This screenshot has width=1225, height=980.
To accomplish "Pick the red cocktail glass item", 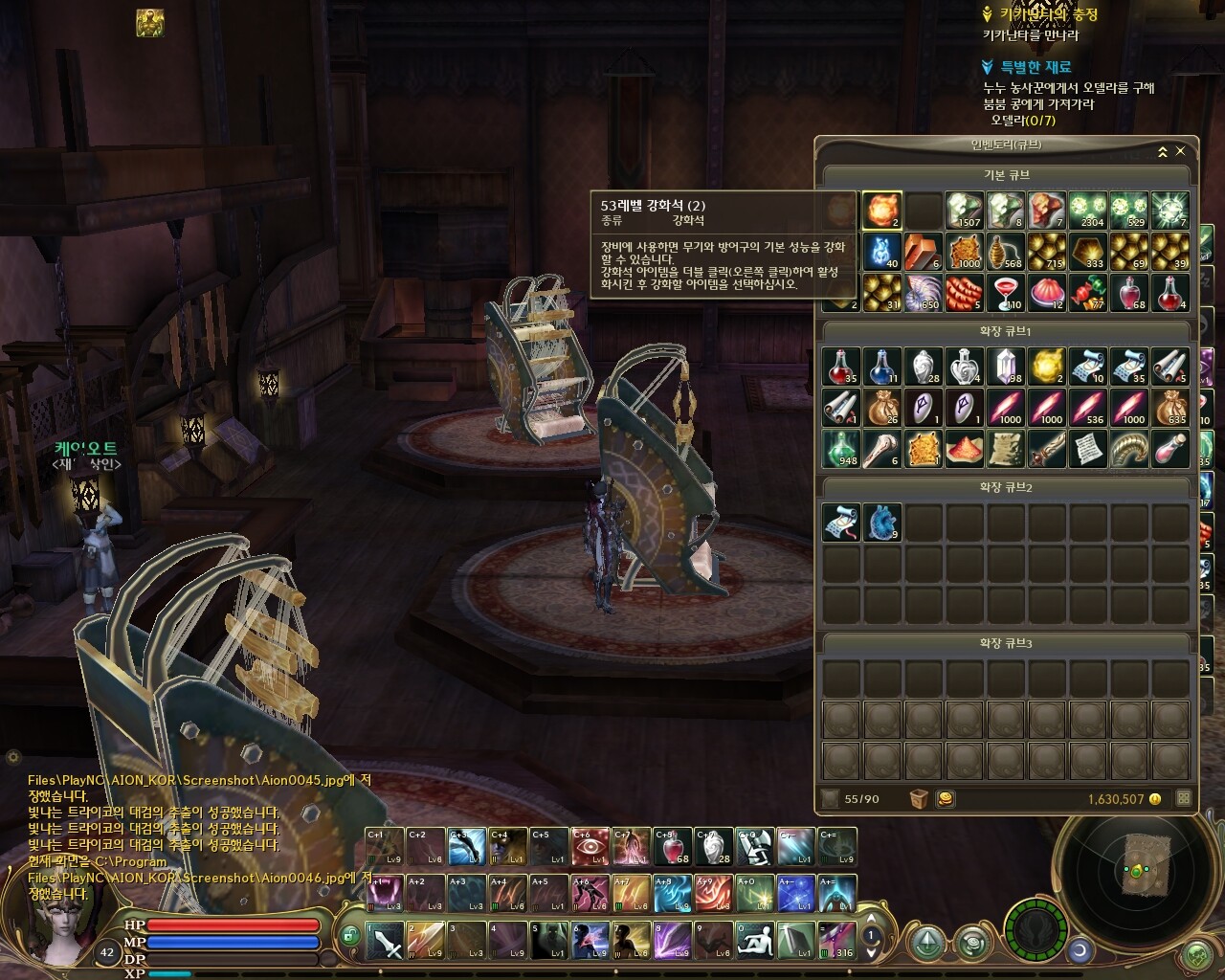I will (x=1006, y=293).
